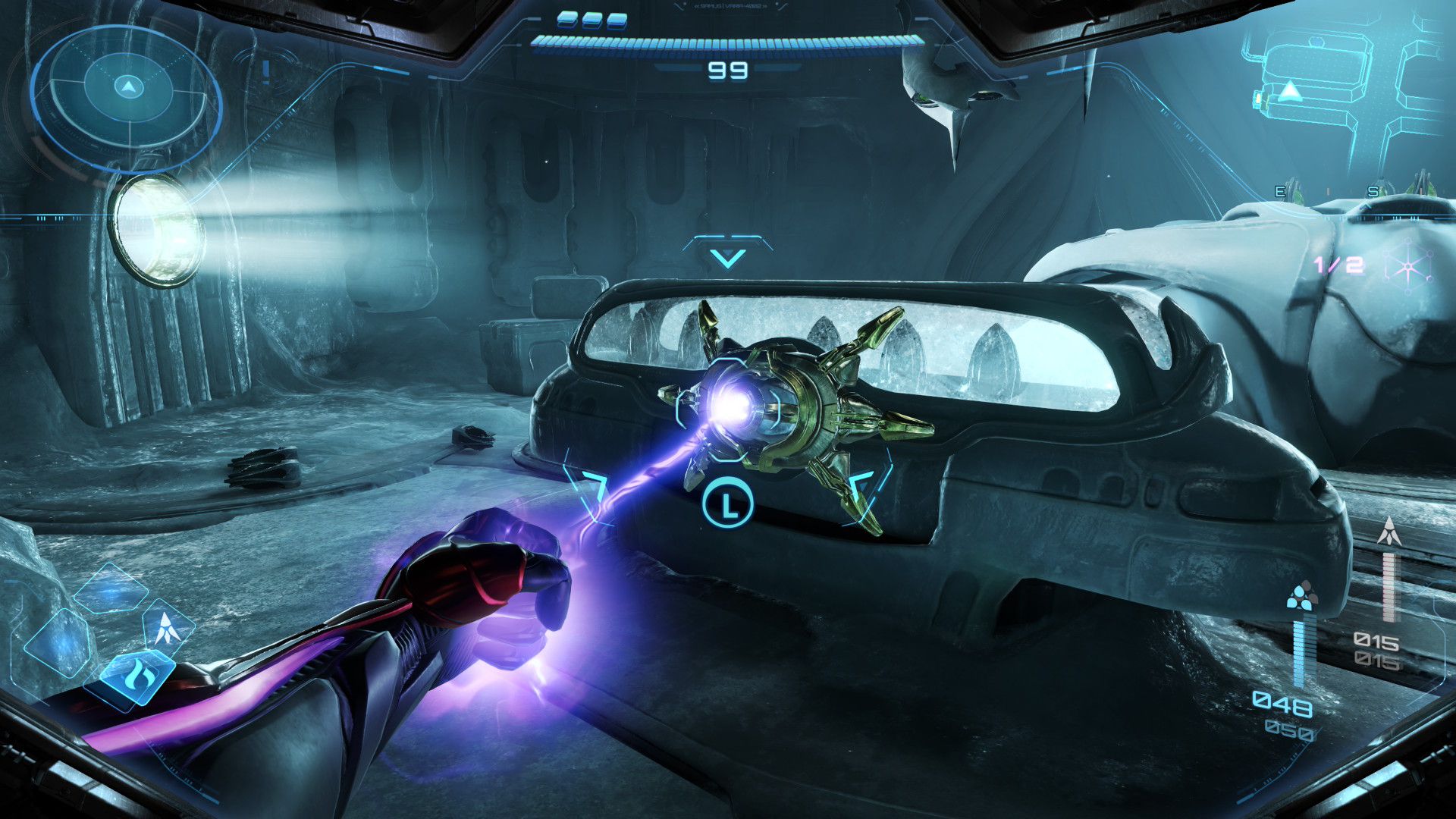Screen dimensions: 1456x819
Task: Open the area minimap in the corner
Action: 1342,83
